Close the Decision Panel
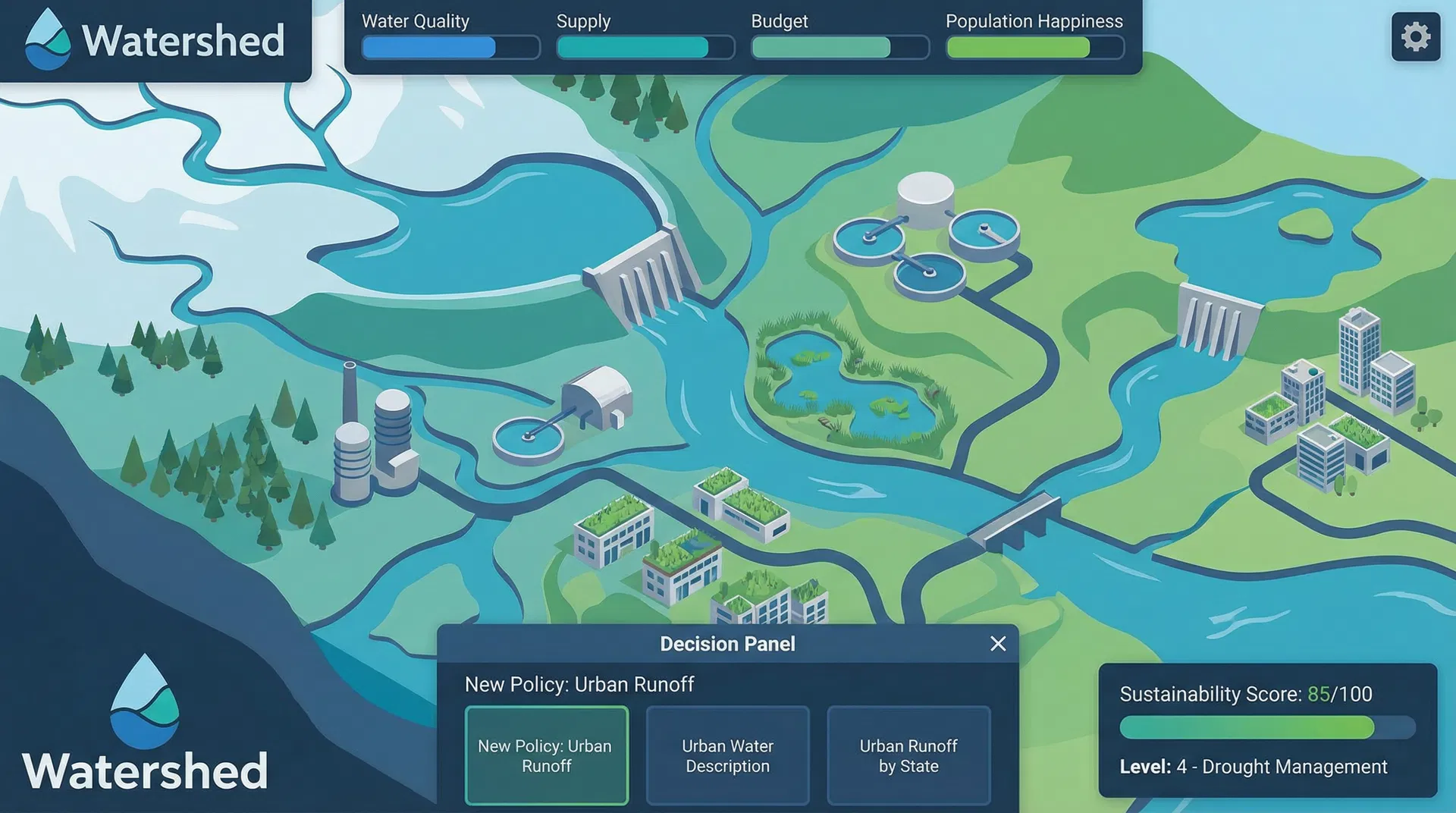The width and height of the screenshot is (1456, 813). [998, 644]
